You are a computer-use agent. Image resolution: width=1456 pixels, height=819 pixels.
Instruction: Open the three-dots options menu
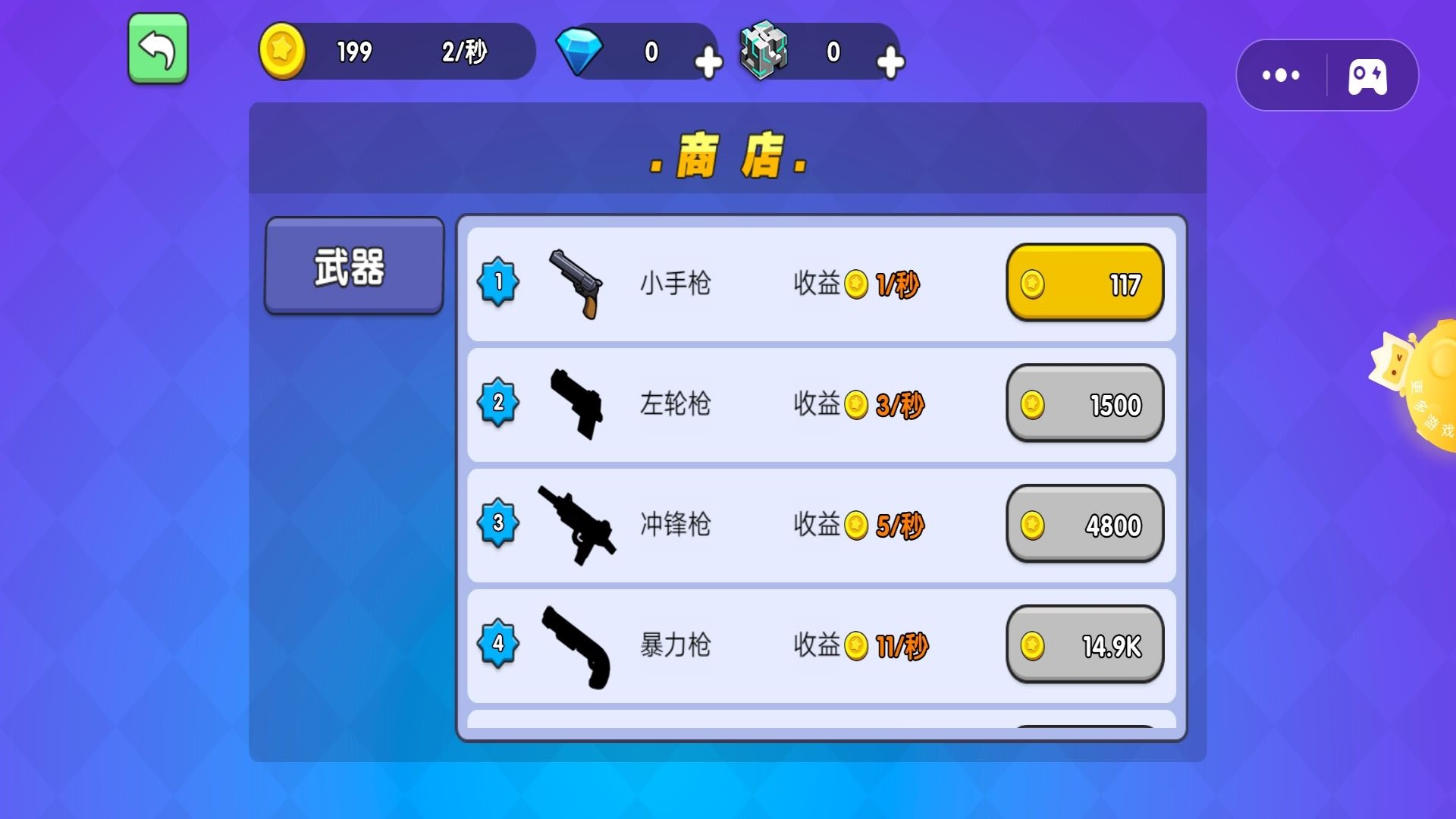pos(1282,74)
